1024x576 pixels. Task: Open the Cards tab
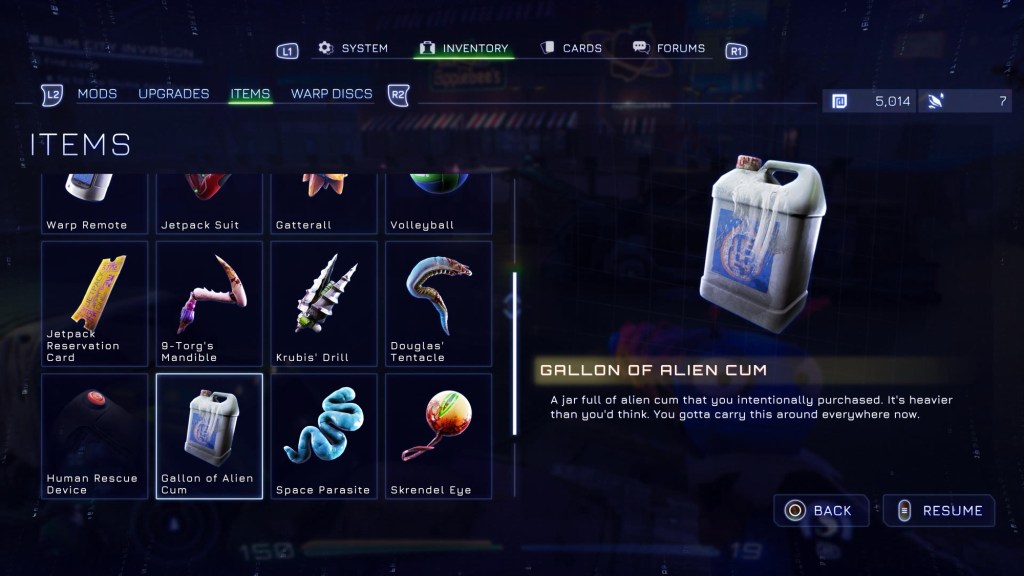point(571,48)
